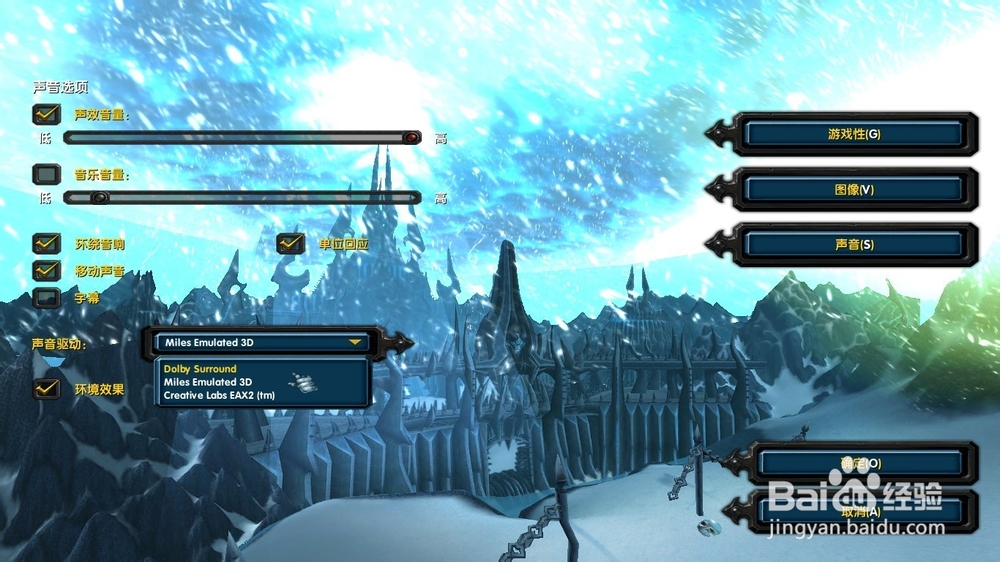Toggle 单位回应 unit response checkbox
This screenshot has height=562, width=1000.
291,243
